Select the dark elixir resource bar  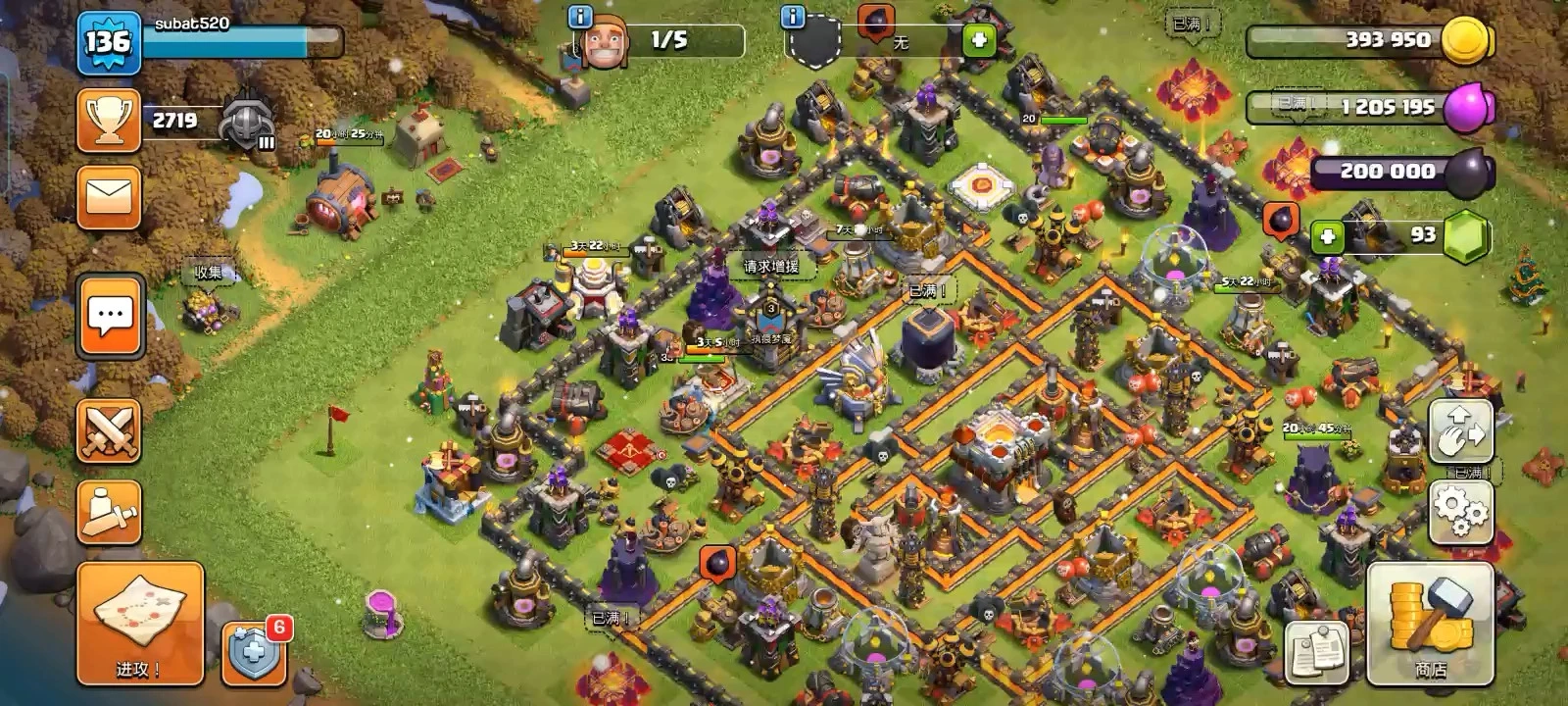tap(1401, 172)
